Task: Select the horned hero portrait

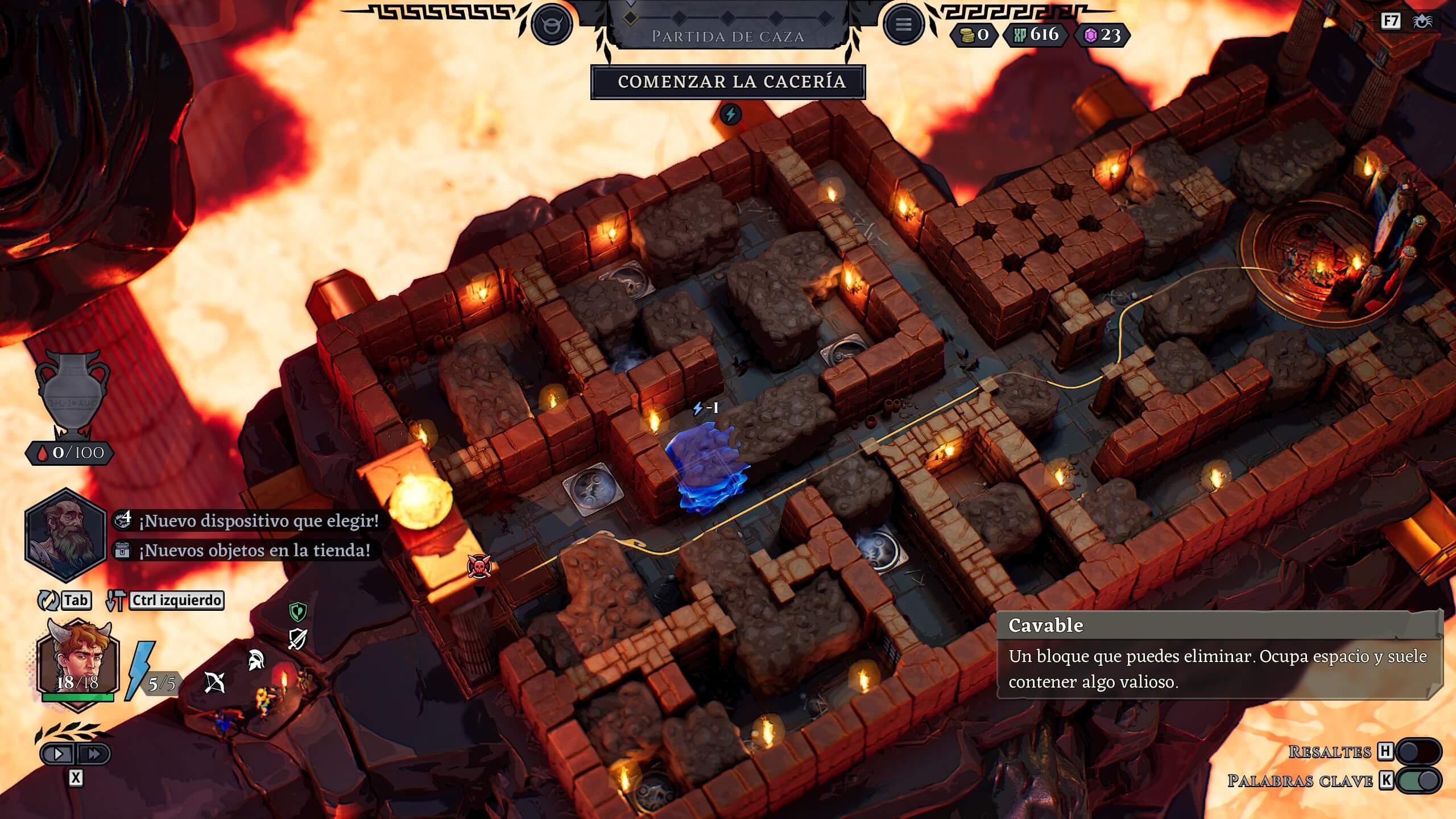Action: pos(77,664)
